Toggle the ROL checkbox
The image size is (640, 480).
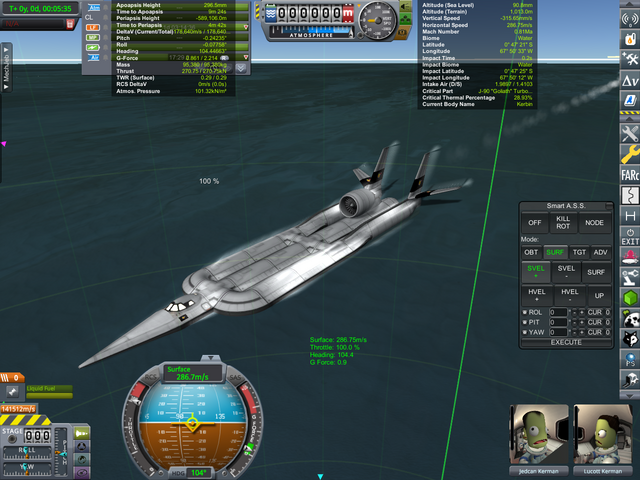(524, 312)
